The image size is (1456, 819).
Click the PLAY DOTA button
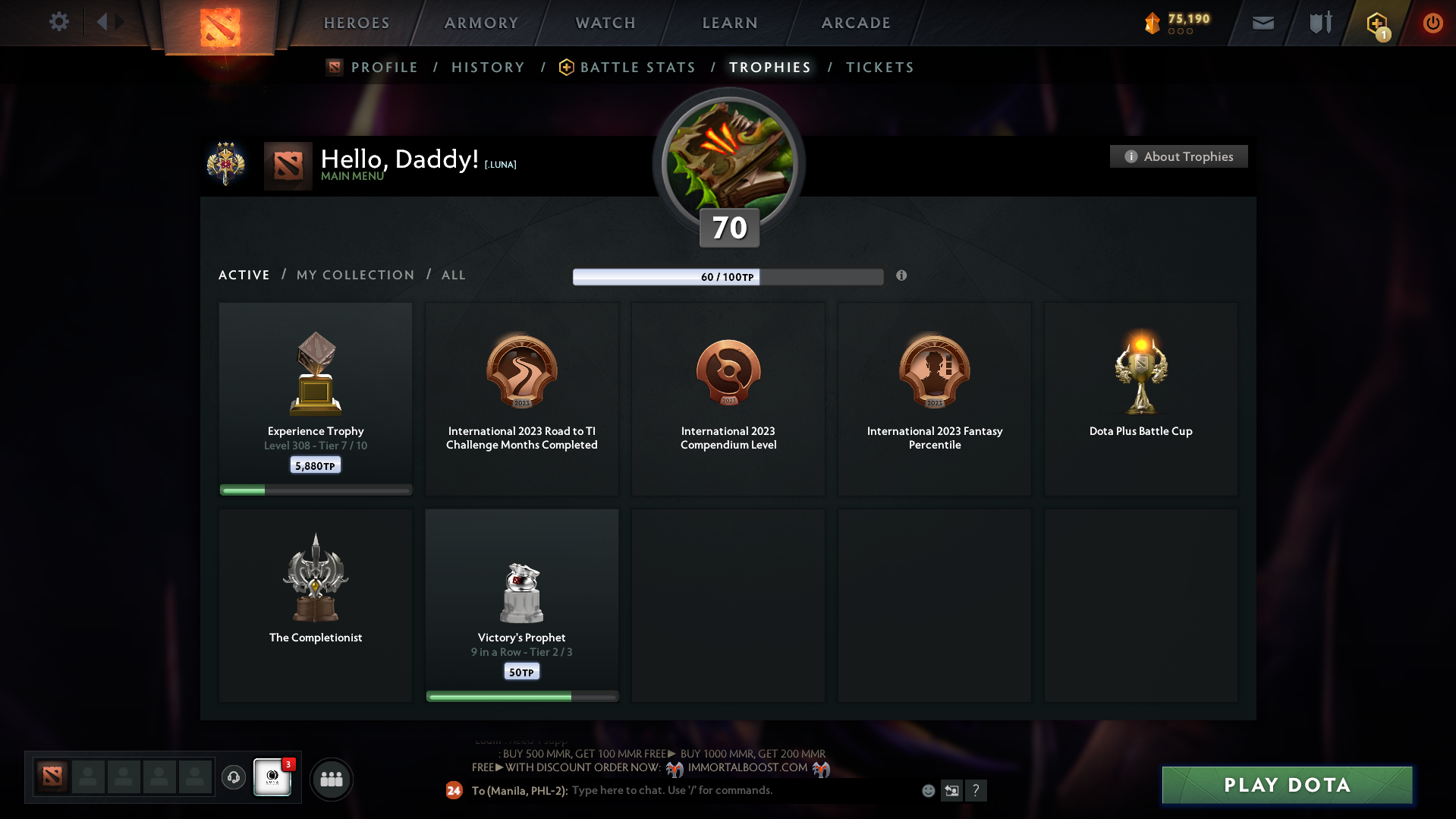pos(1286,785)
